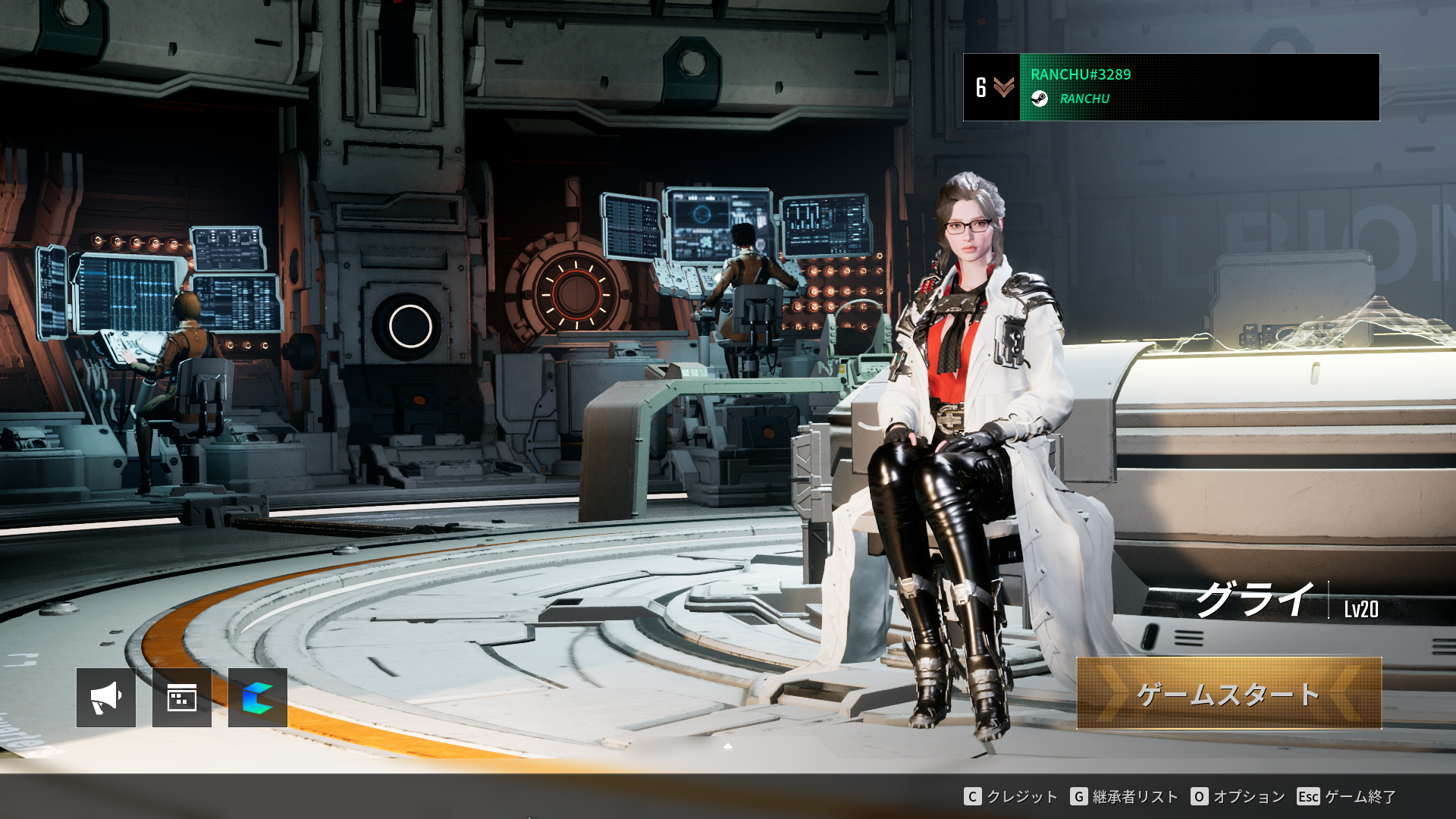Open the RANCHU#3289 player profile banner
The width and height of the screenshot is (1456, 819).
(x=1171, y=87)
